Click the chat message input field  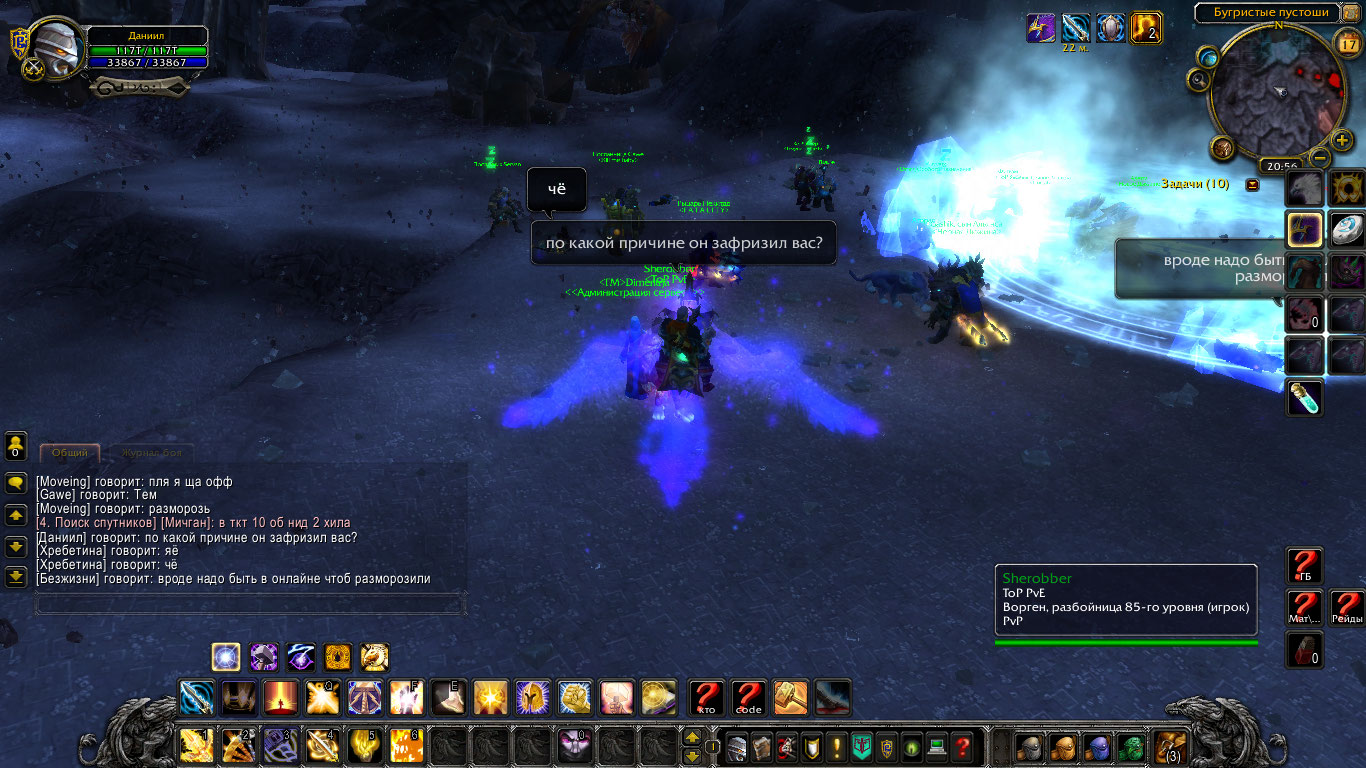(250, 604)
